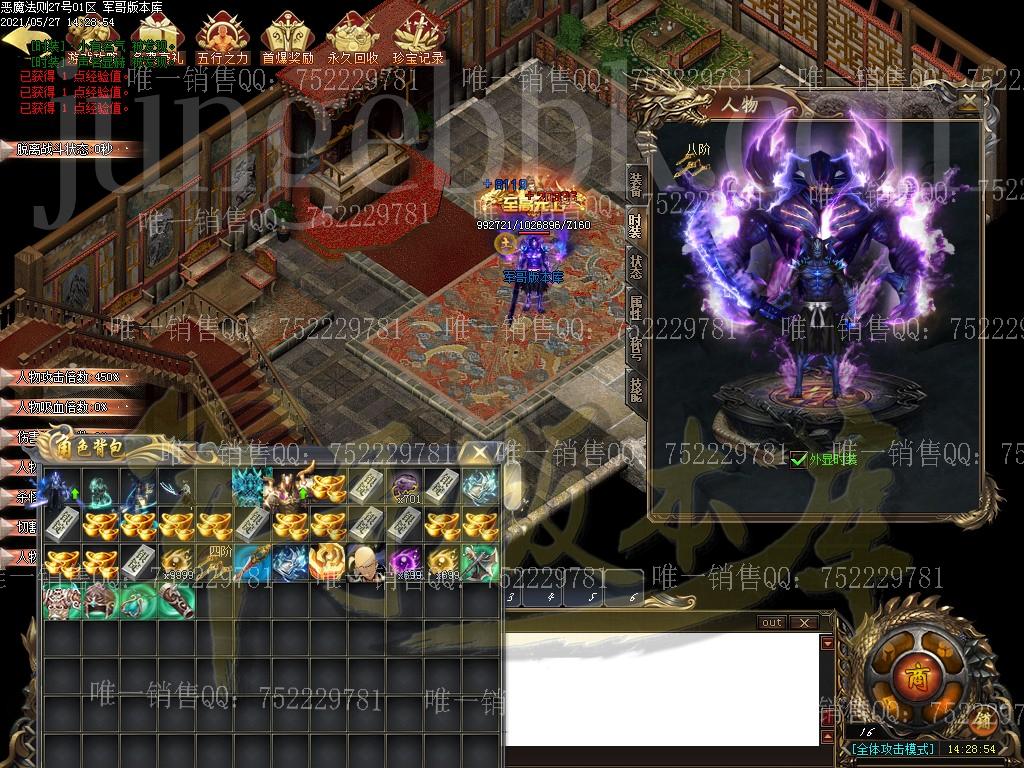Toggle the 全体攻击模式 attack mode label

click(x=894, y=748)
